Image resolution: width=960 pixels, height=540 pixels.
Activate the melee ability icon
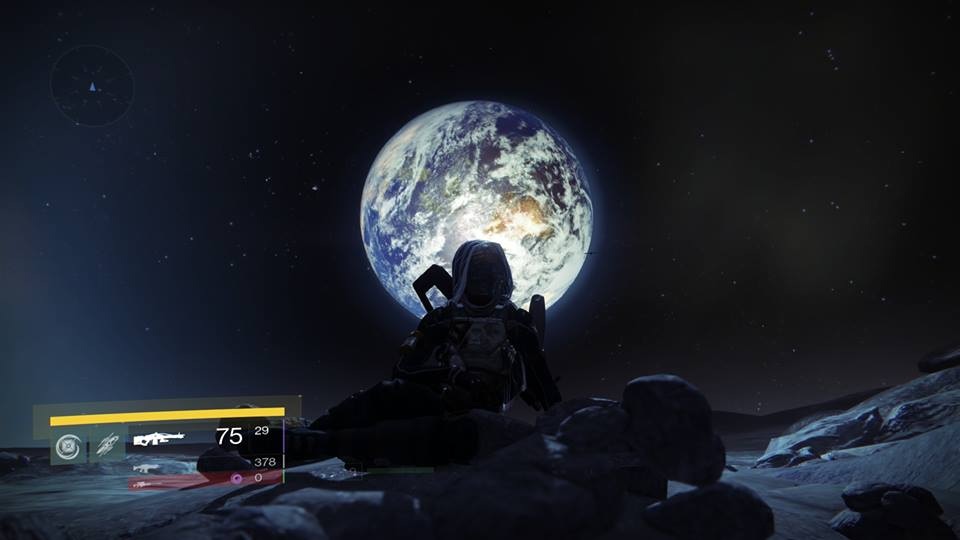108,443
